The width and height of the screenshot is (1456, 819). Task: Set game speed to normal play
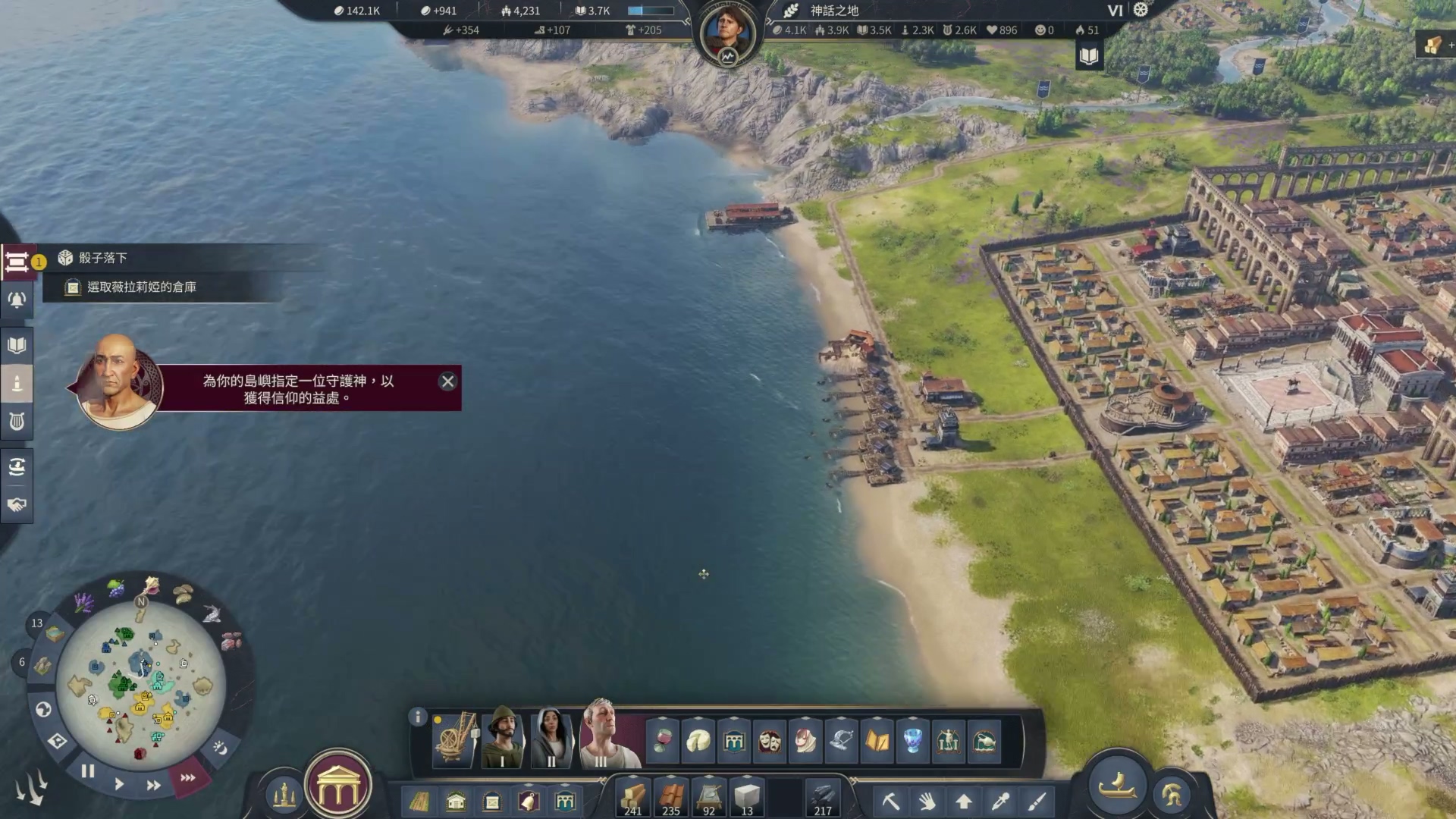[119, 784]
